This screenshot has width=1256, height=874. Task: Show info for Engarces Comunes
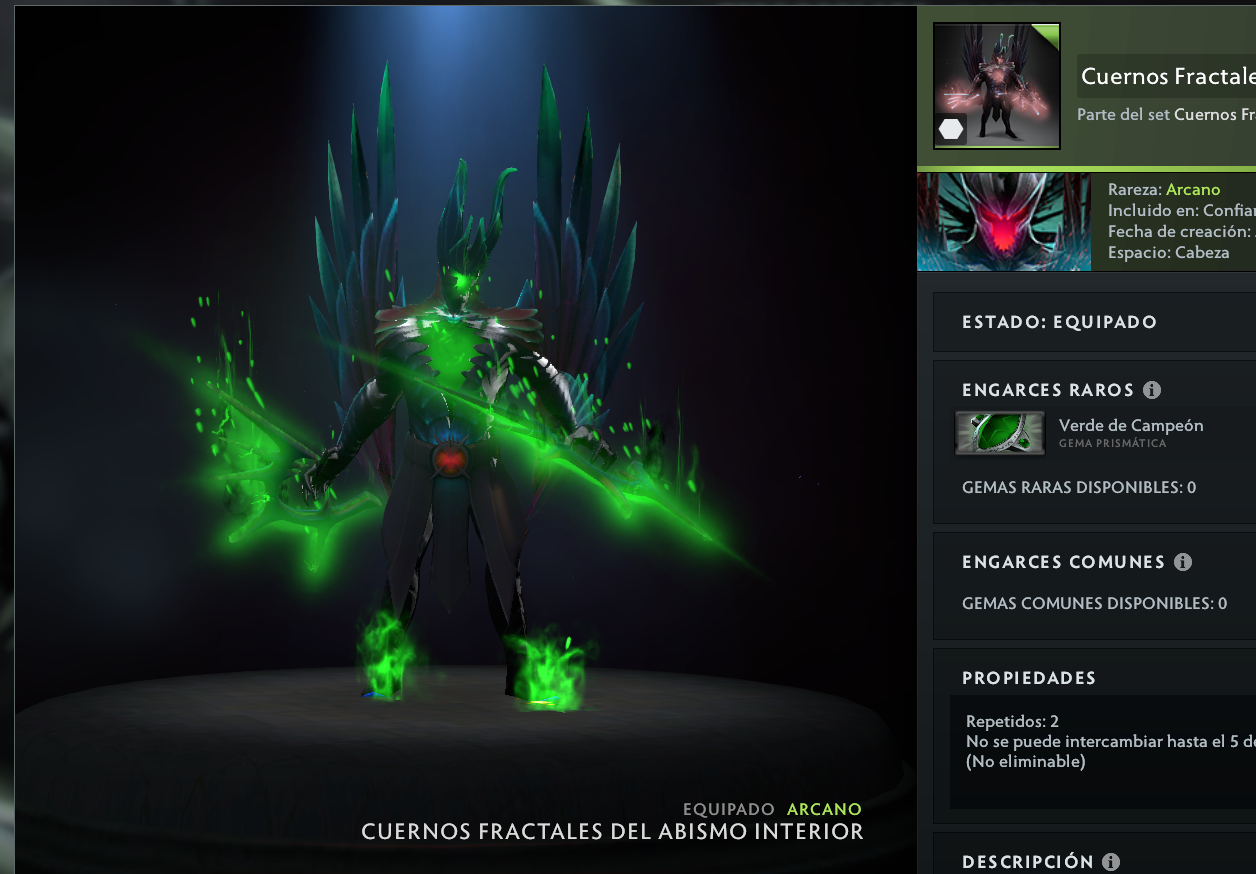point(1183,562)
